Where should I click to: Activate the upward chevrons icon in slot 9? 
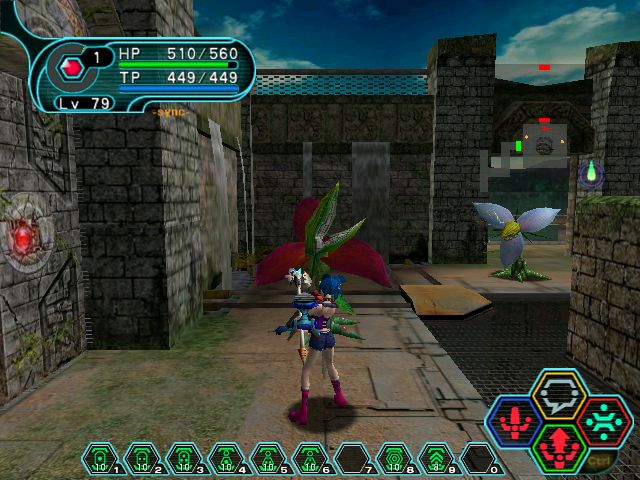click(436, 459)
